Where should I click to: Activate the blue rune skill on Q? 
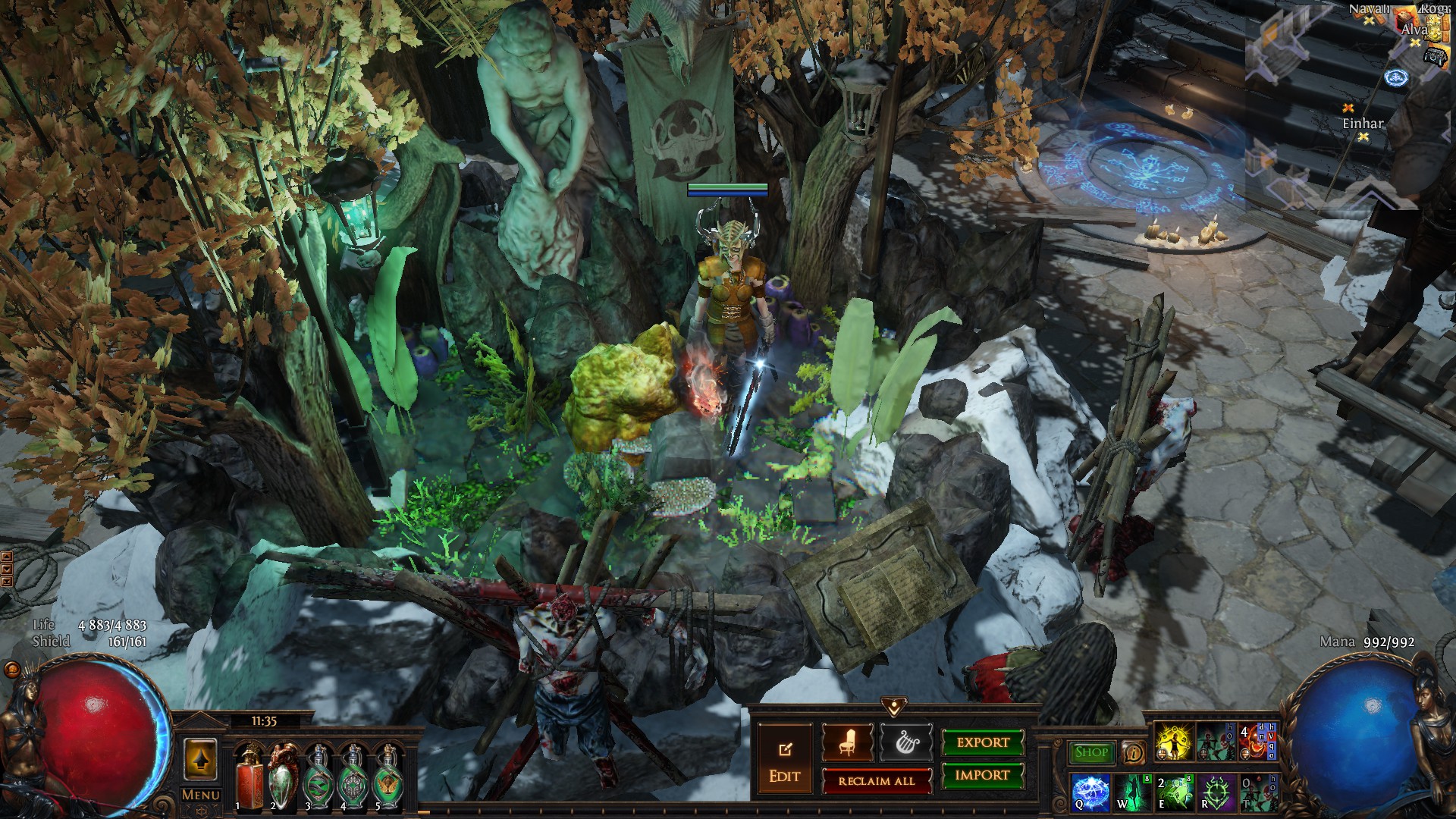1091,792
